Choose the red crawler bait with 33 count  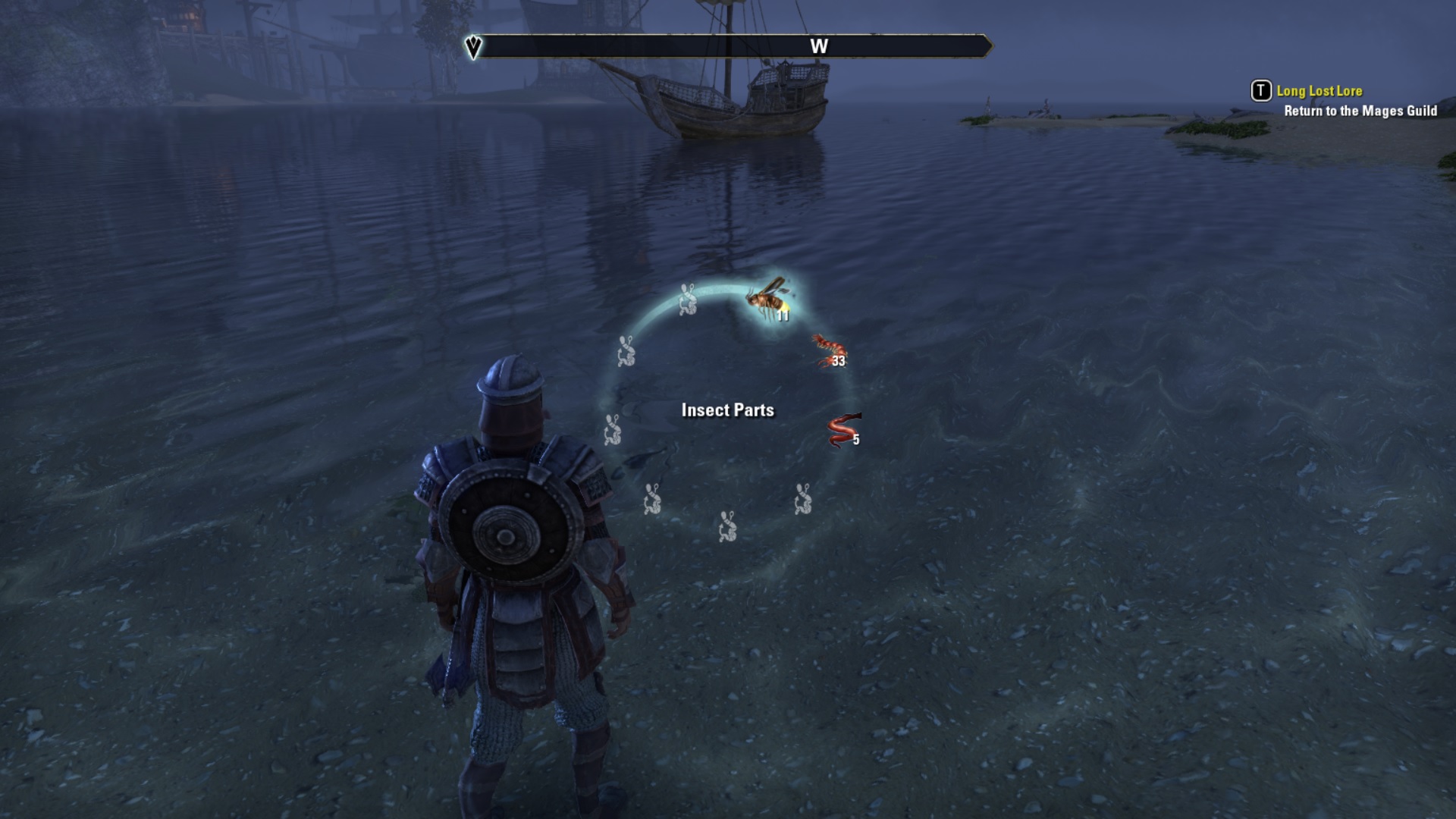click(x=830, y=351)
